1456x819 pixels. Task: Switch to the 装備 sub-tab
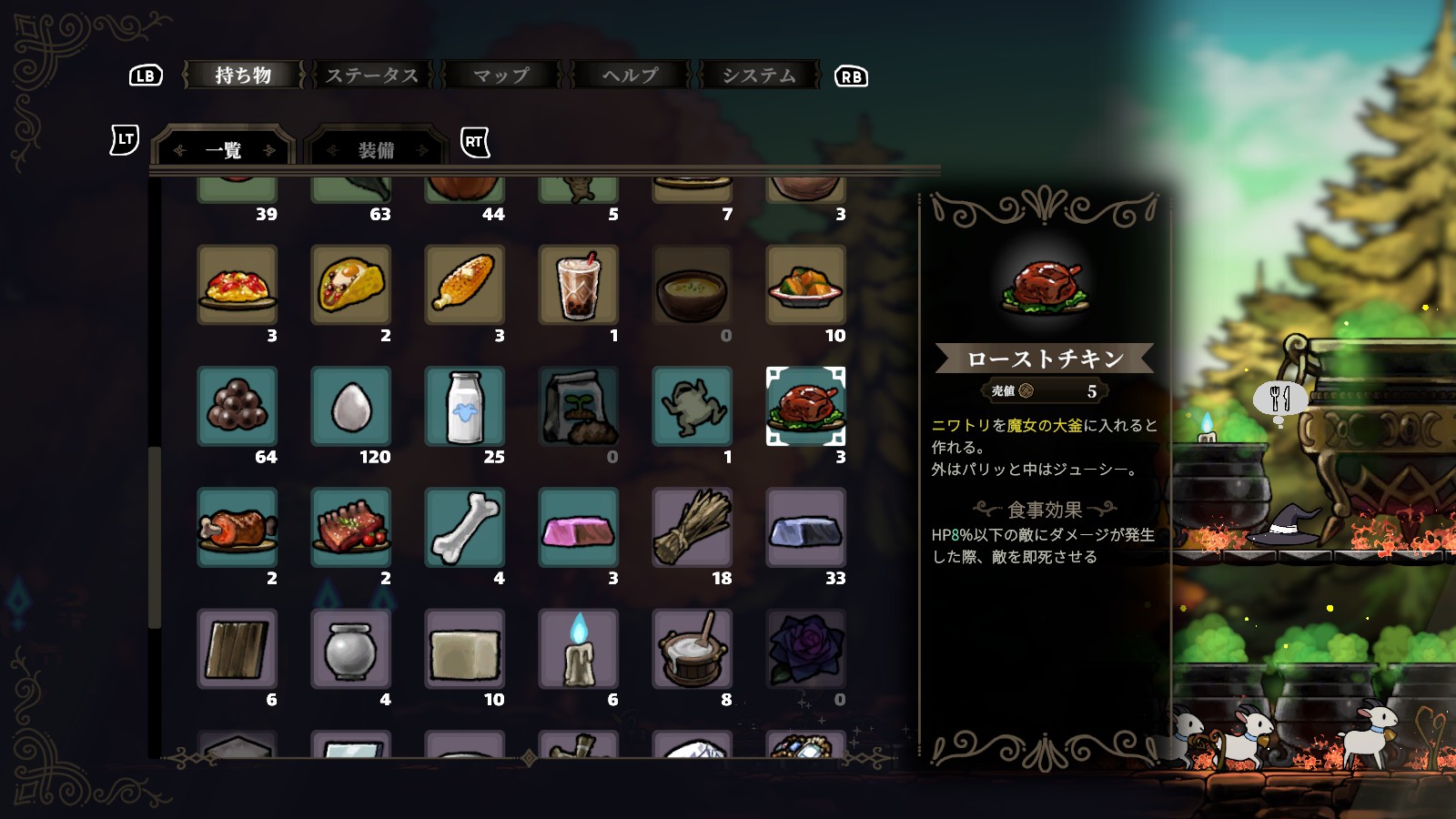pos(376,150)
